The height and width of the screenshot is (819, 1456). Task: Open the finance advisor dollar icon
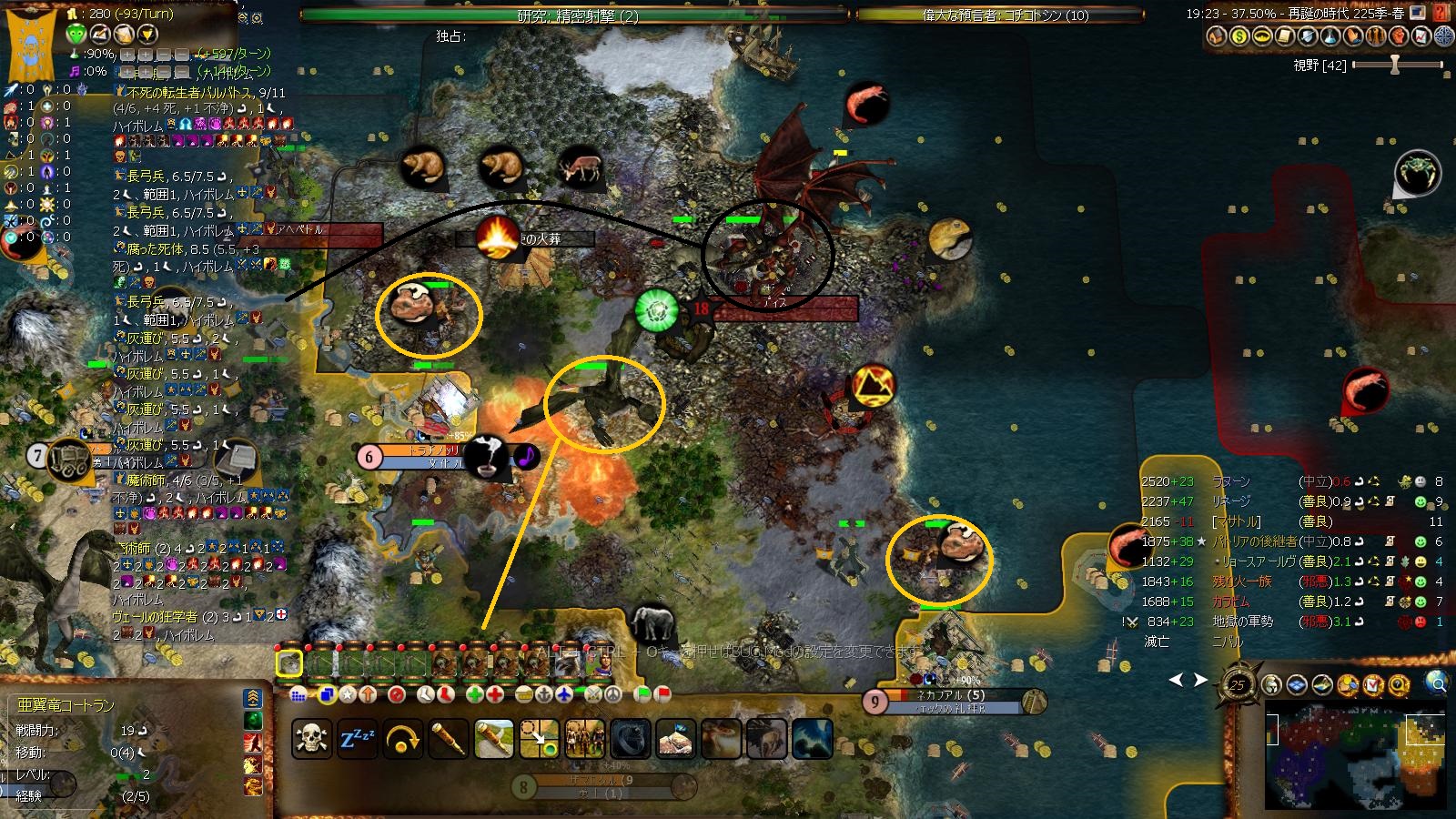pyautogui.click(x=1239, y=36)
